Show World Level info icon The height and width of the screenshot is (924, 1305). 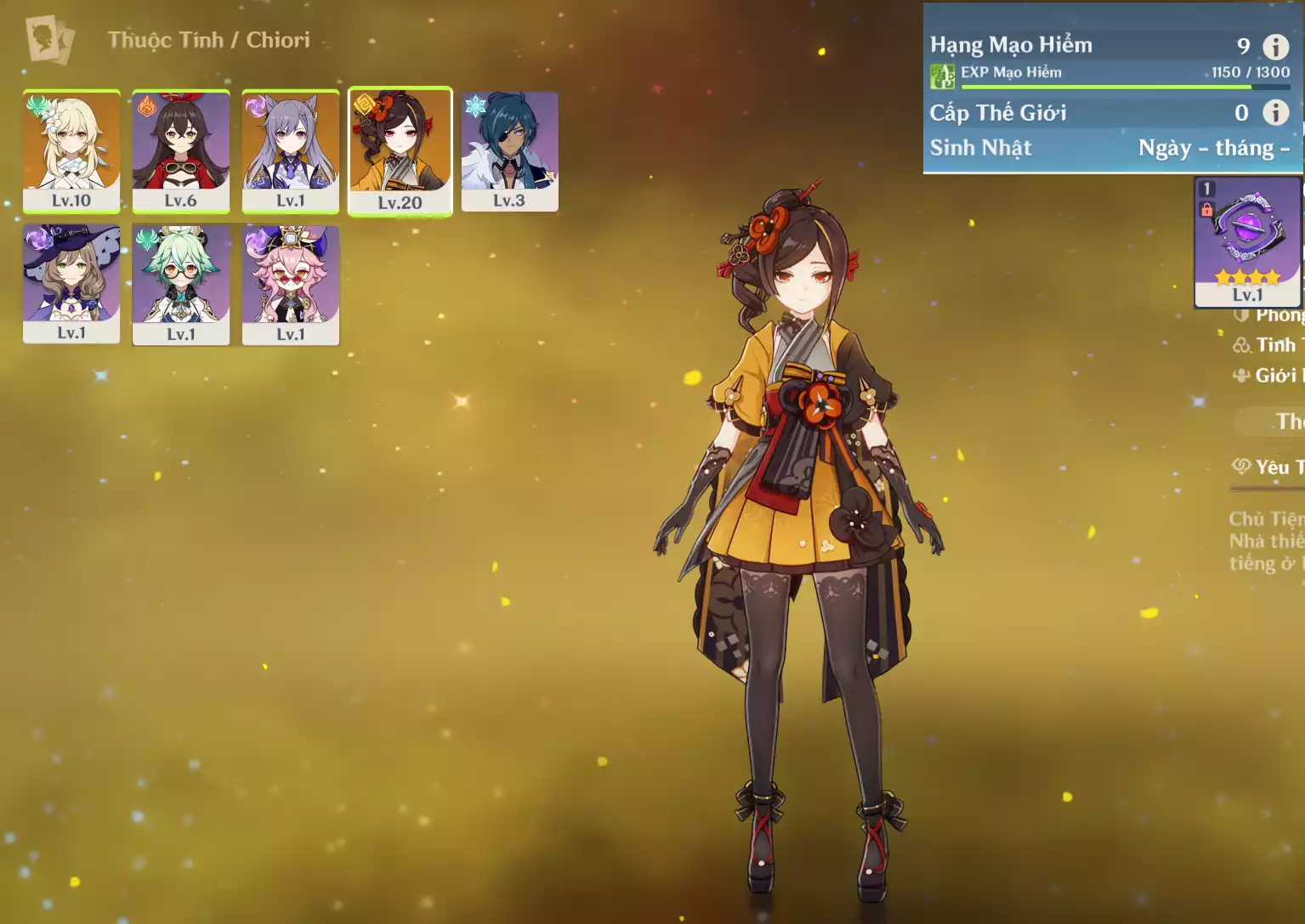1275,112
